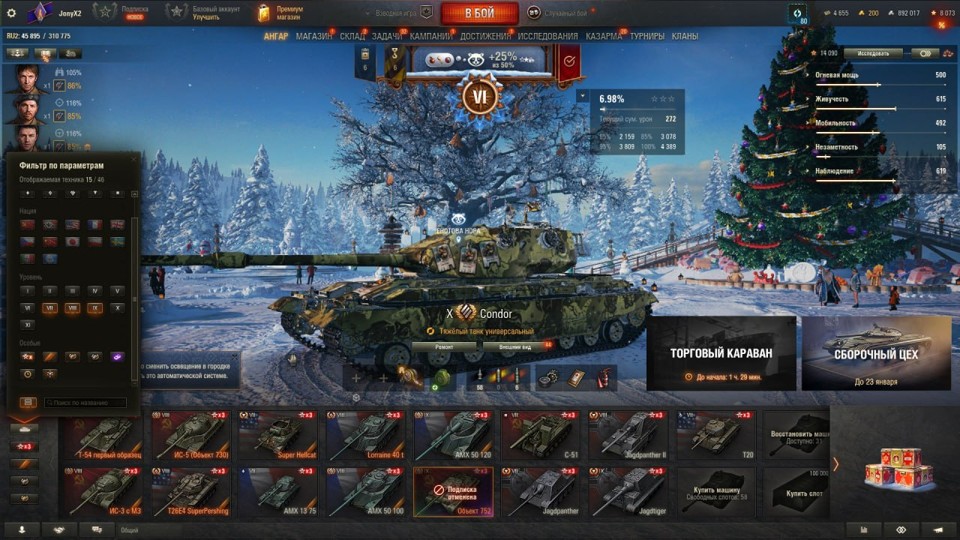Image resolution: width=960 pixels, height=540 pixels.
Task: Open the Магазин tab
Action: [314, 36]
